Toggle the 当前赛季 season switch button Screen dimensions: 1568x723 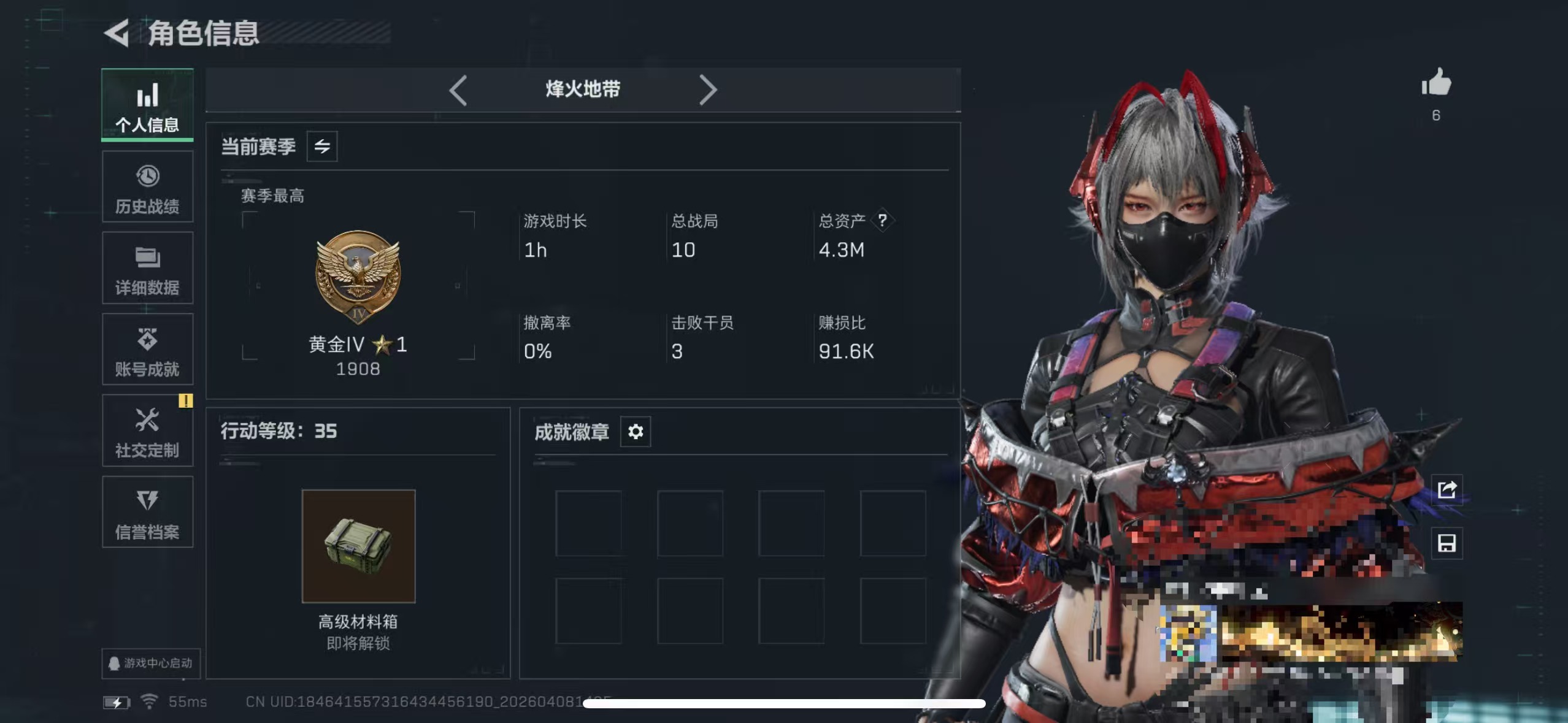(x=322, y=147)
